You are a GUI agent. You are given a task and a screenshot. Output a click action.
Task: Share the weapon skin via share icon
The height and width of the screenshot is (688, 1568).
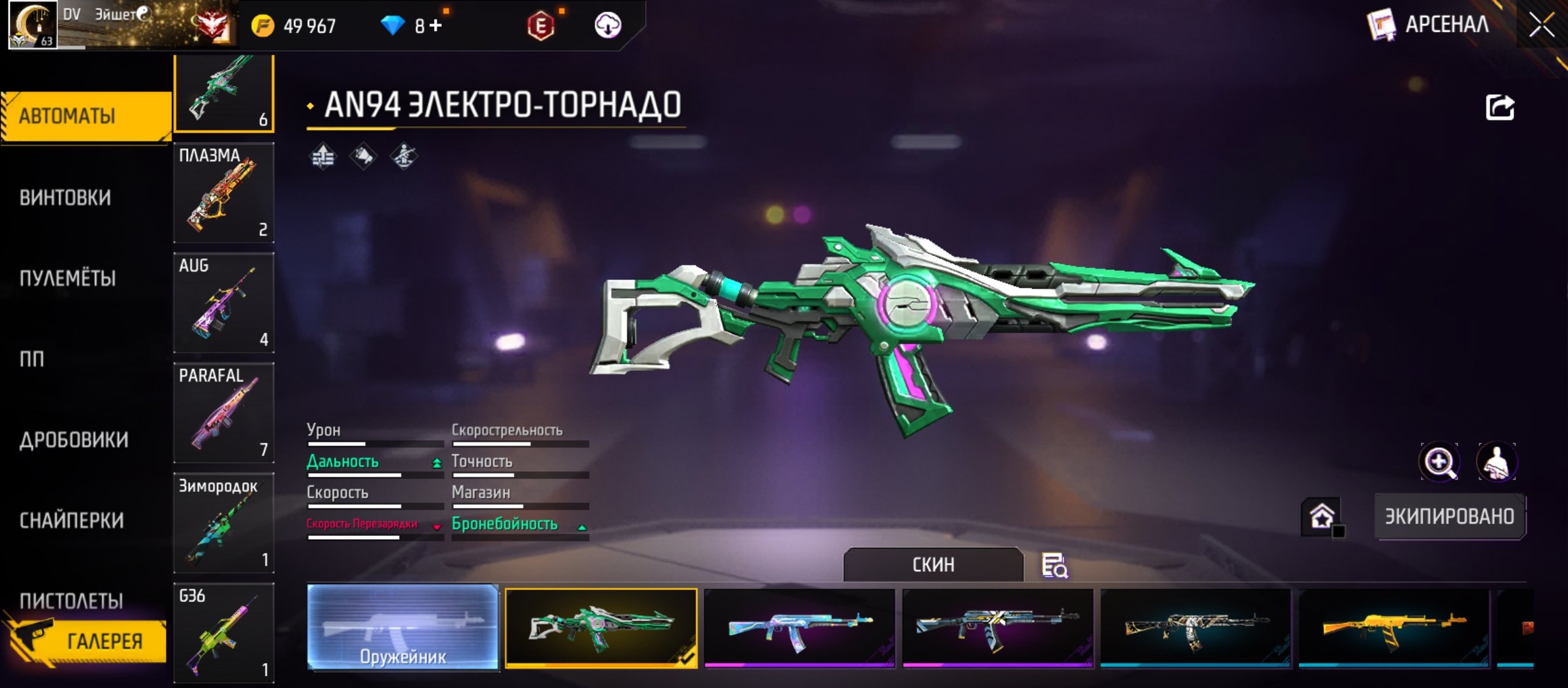tap(1500, 107)
